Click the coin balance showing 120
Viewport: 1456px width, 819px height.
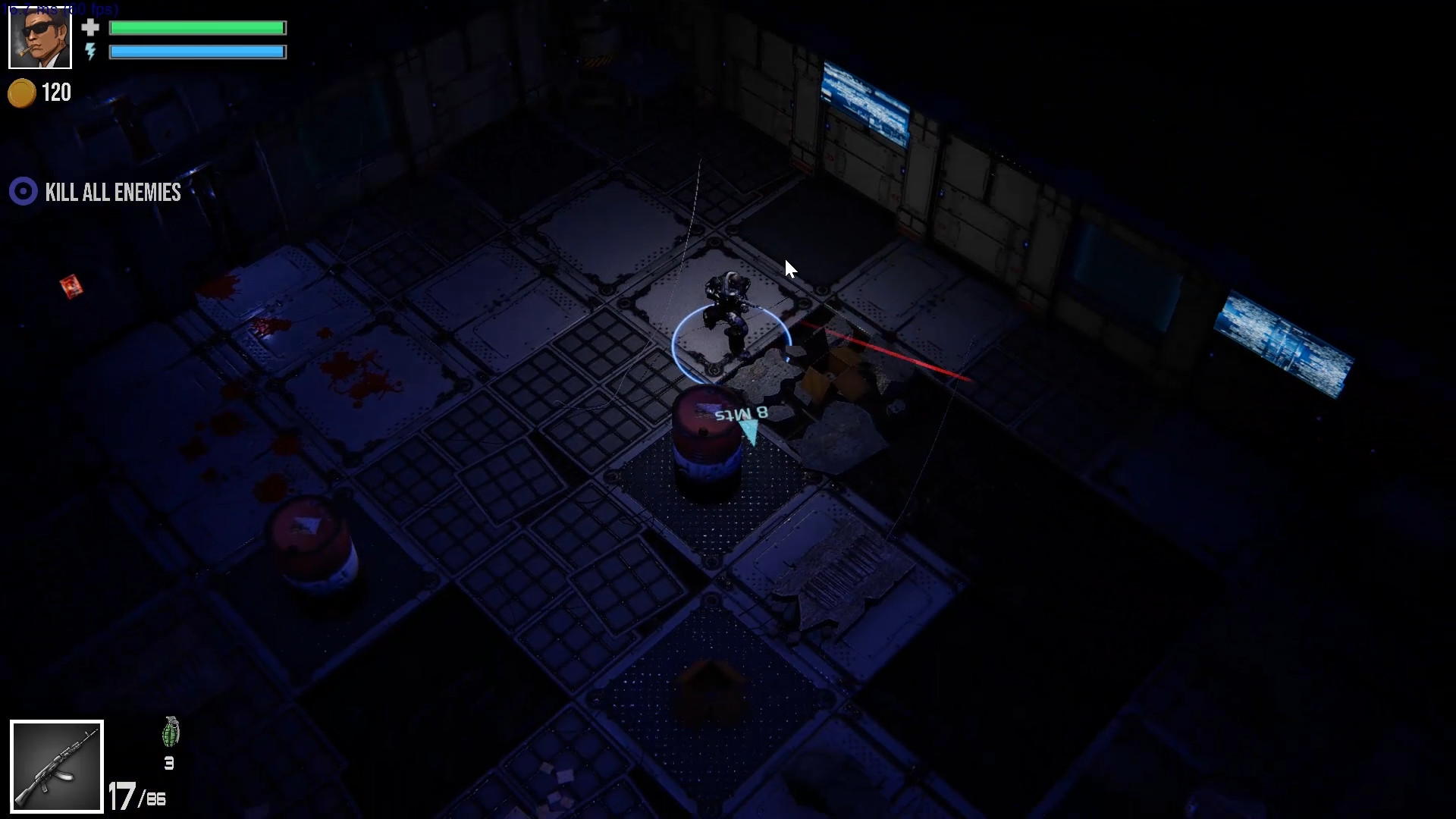coord(56,93)
